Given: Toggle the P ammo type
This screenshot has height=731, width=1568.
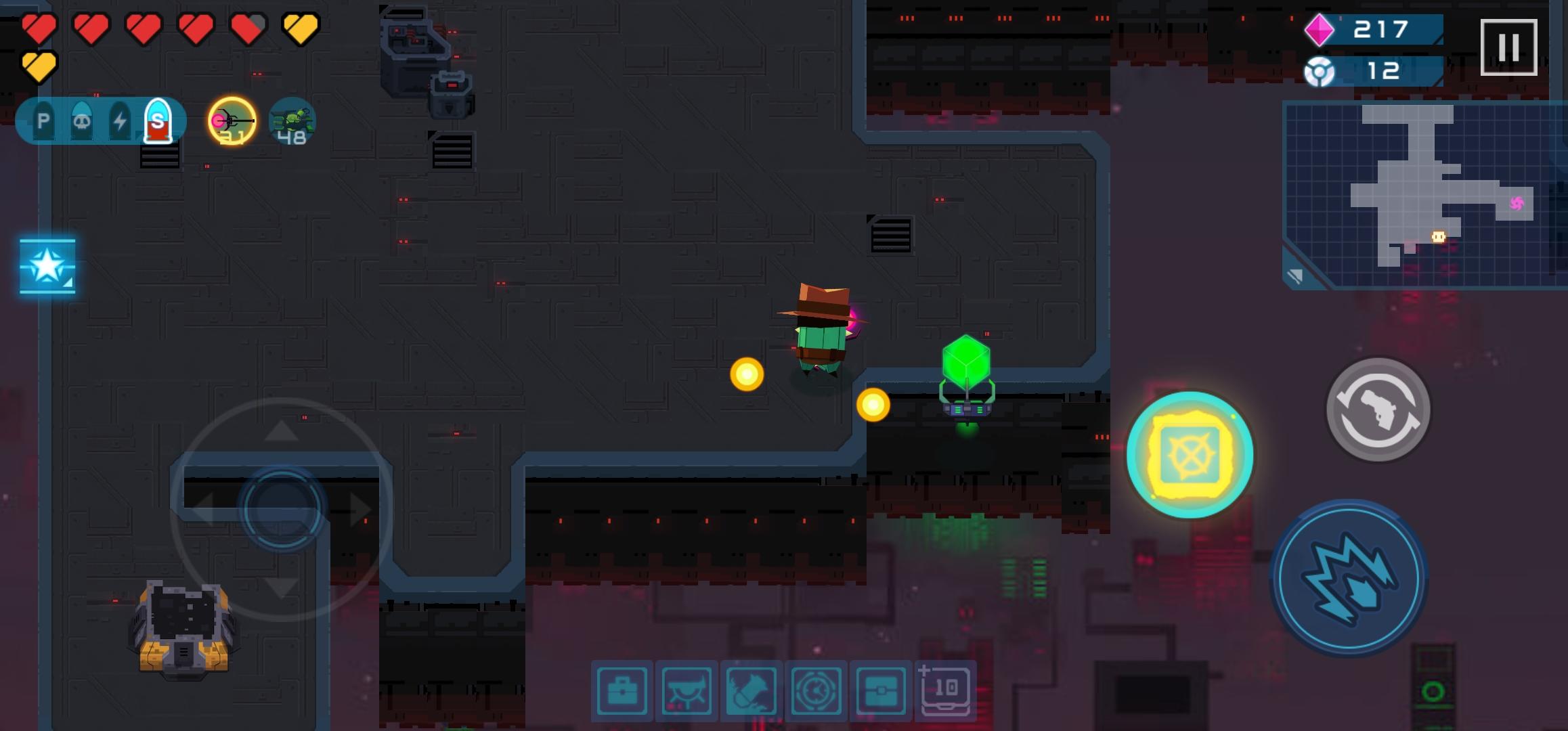Looking at the screenshot, I should [x=43, y=122].
